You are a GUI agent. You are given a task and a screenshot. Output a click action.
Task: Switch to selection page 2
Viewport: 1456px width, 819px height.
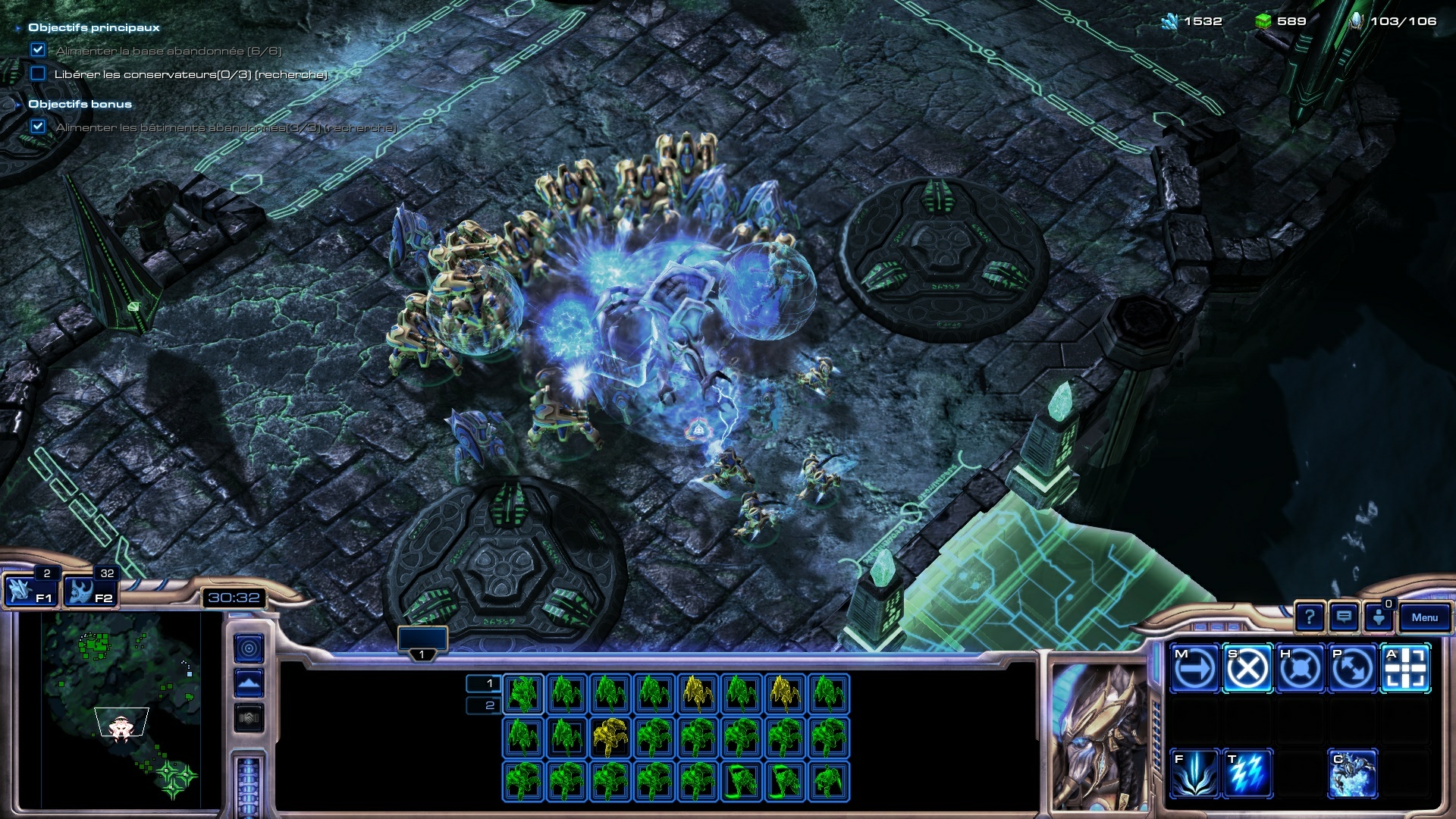[484, 705]
